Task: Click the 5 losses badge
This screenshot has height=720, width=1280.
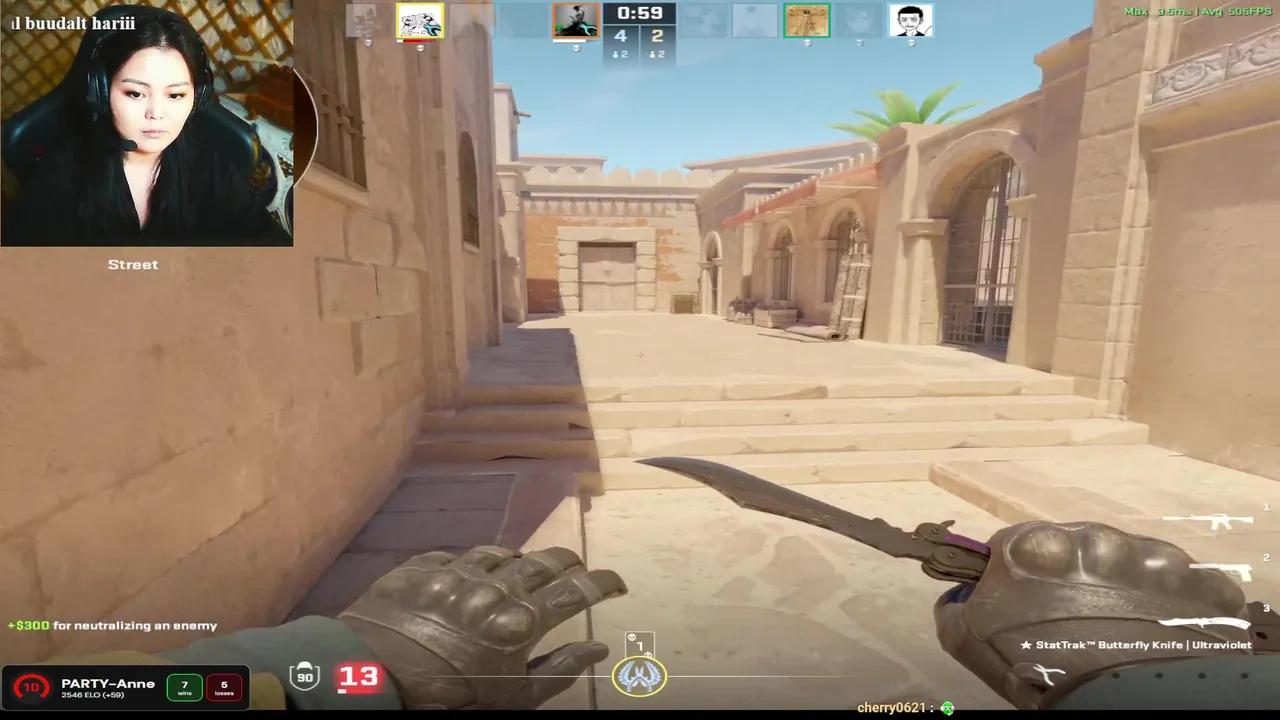Action: [224, 685]
